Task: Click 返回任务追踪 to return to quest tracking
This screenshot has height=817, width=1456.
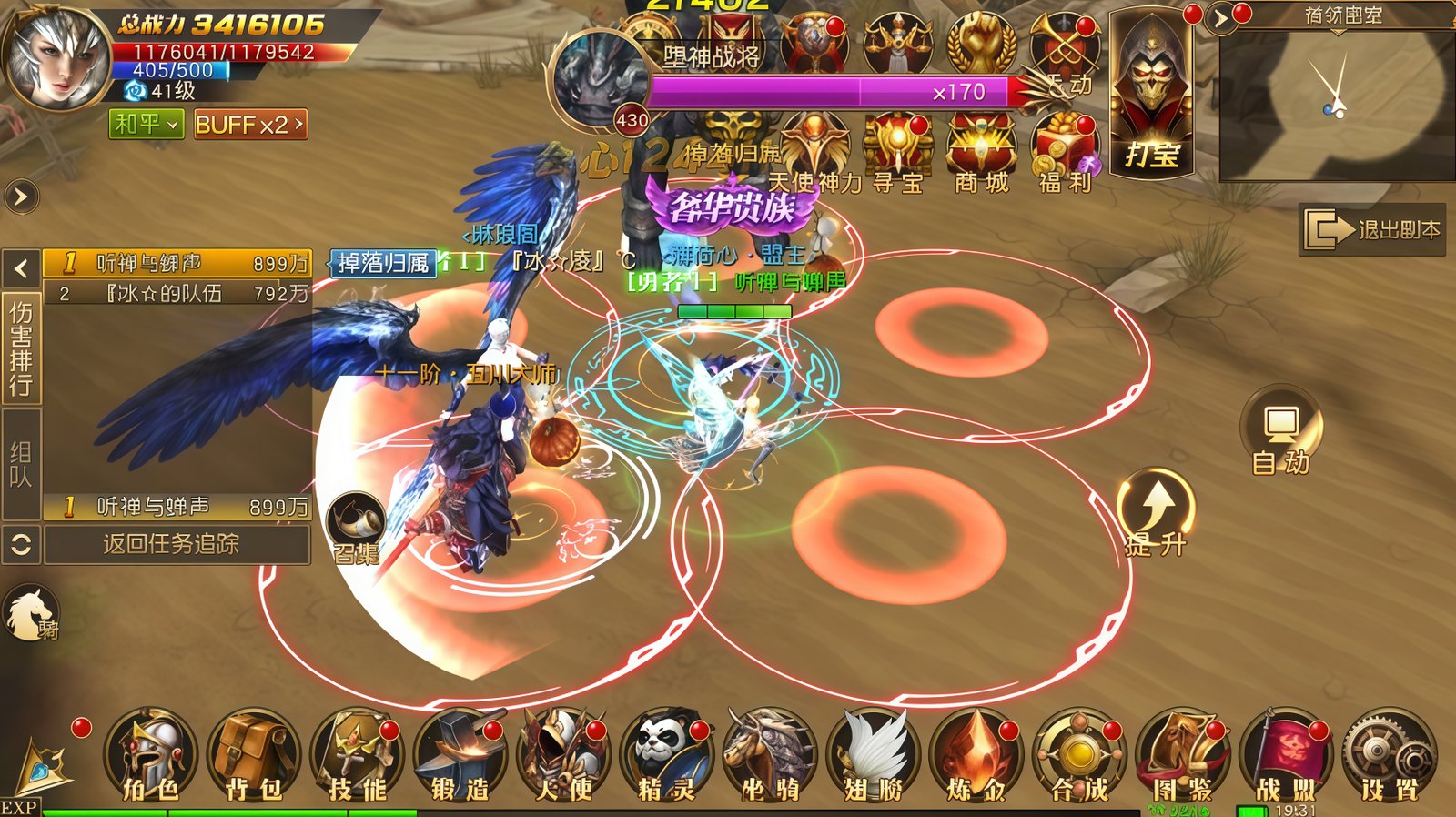Action: 172,544
